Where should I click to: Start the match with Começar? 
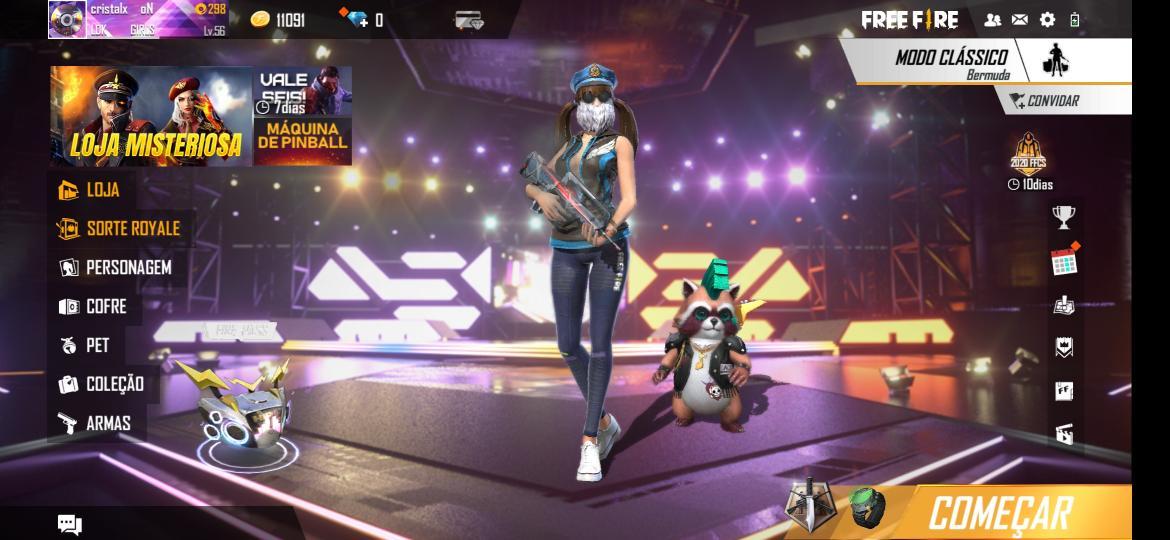pyautogui.click(x=1000, y=513)
